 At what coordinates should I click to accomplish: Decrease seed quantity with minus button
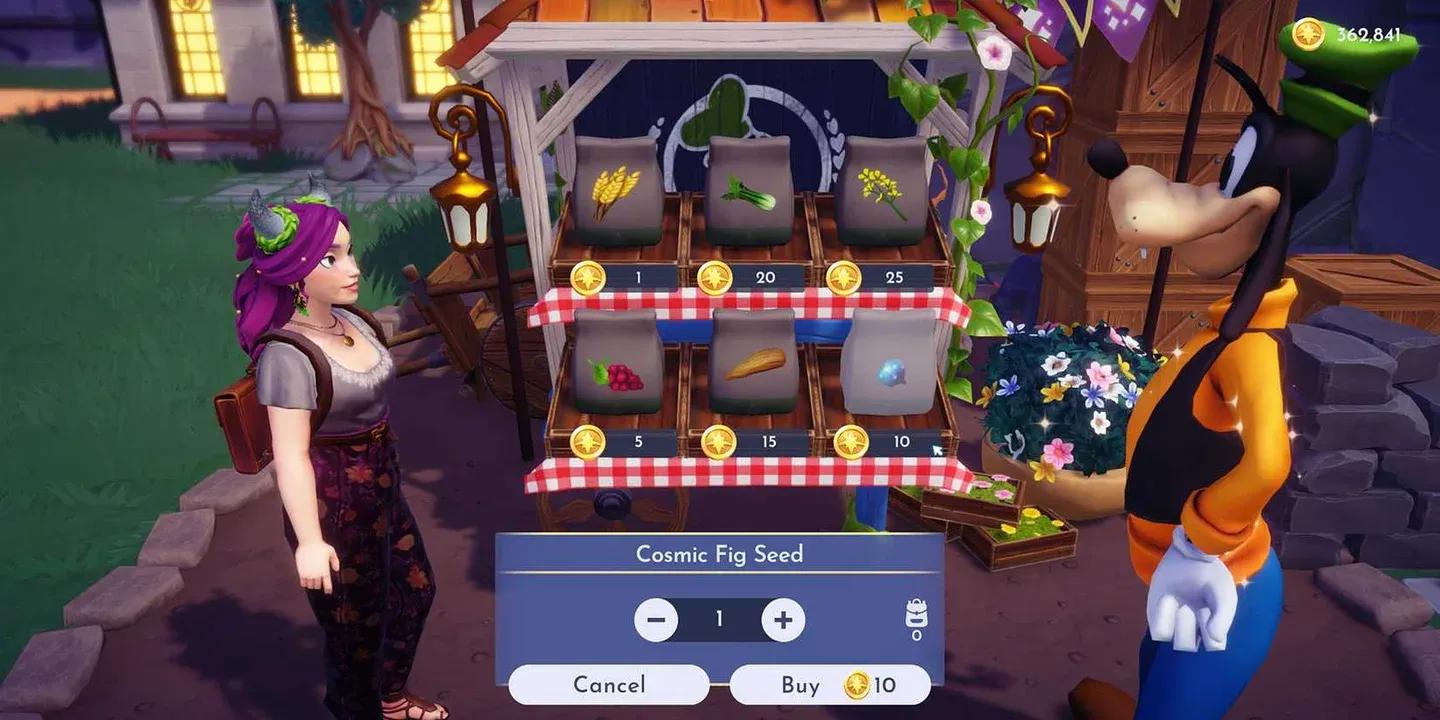click(x=656, y=619)
